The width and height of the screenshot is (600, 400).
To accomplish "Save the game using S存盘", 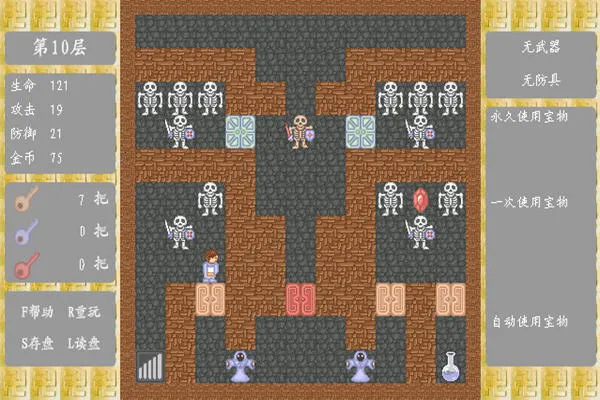I will (x=38, y=342).
